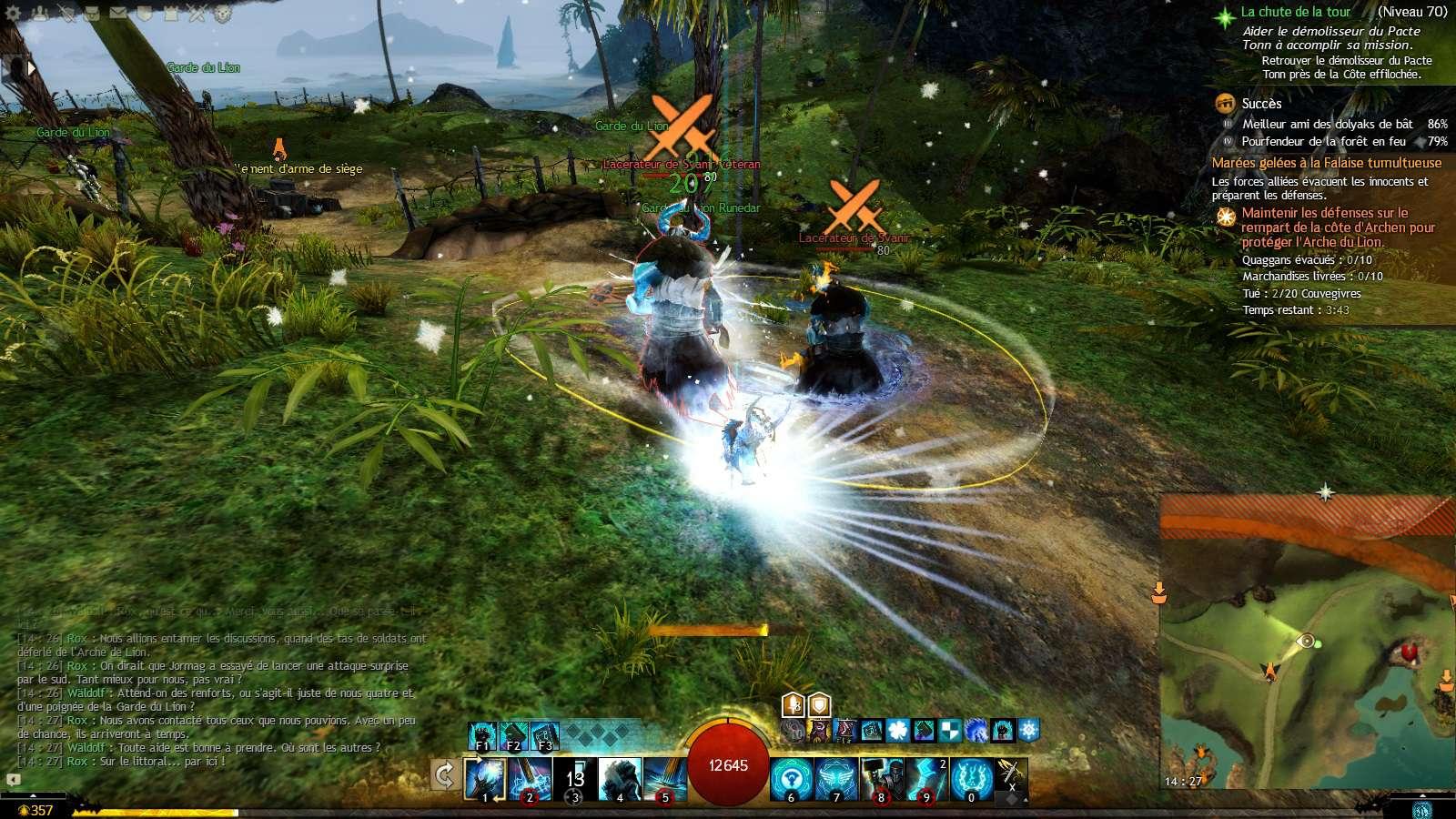Viewport: 1456px width, 819px height.
Task: Activate the elite skill in slot 0
Action: (x=971, y=779)
